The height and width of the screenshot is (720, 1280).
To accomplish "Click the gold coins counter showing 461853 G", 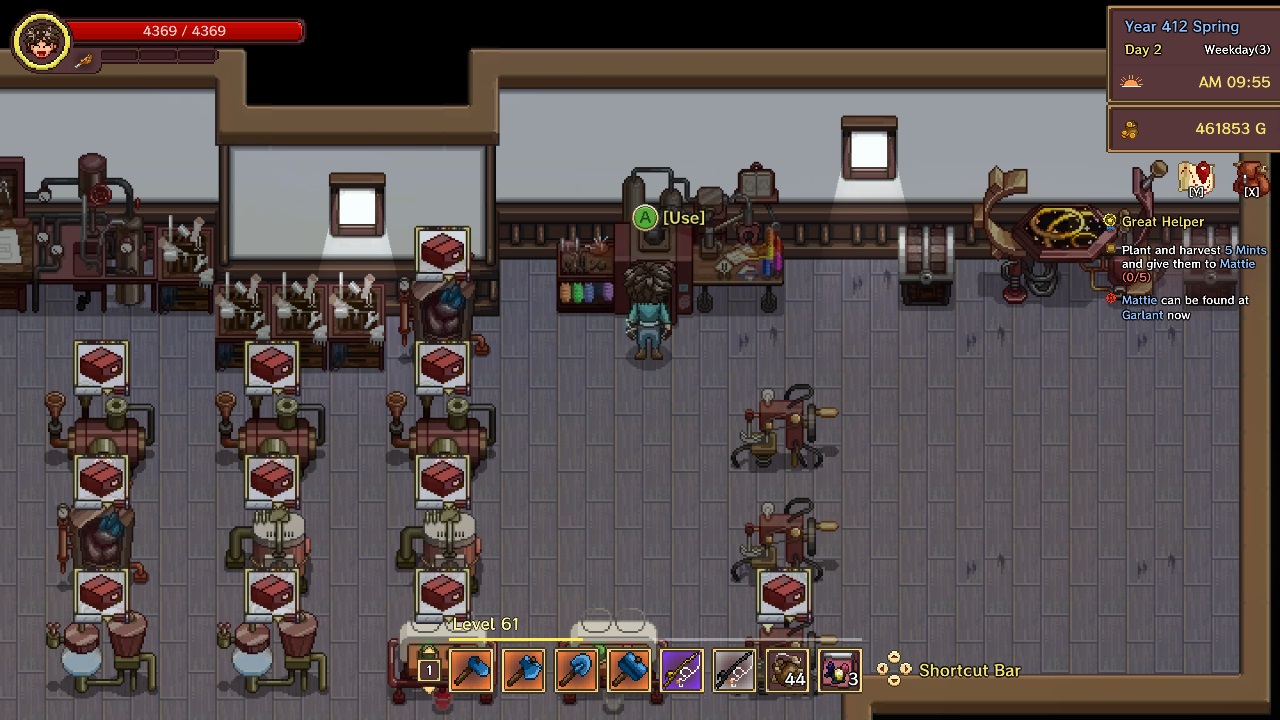I will click(x=1230, y=128).
